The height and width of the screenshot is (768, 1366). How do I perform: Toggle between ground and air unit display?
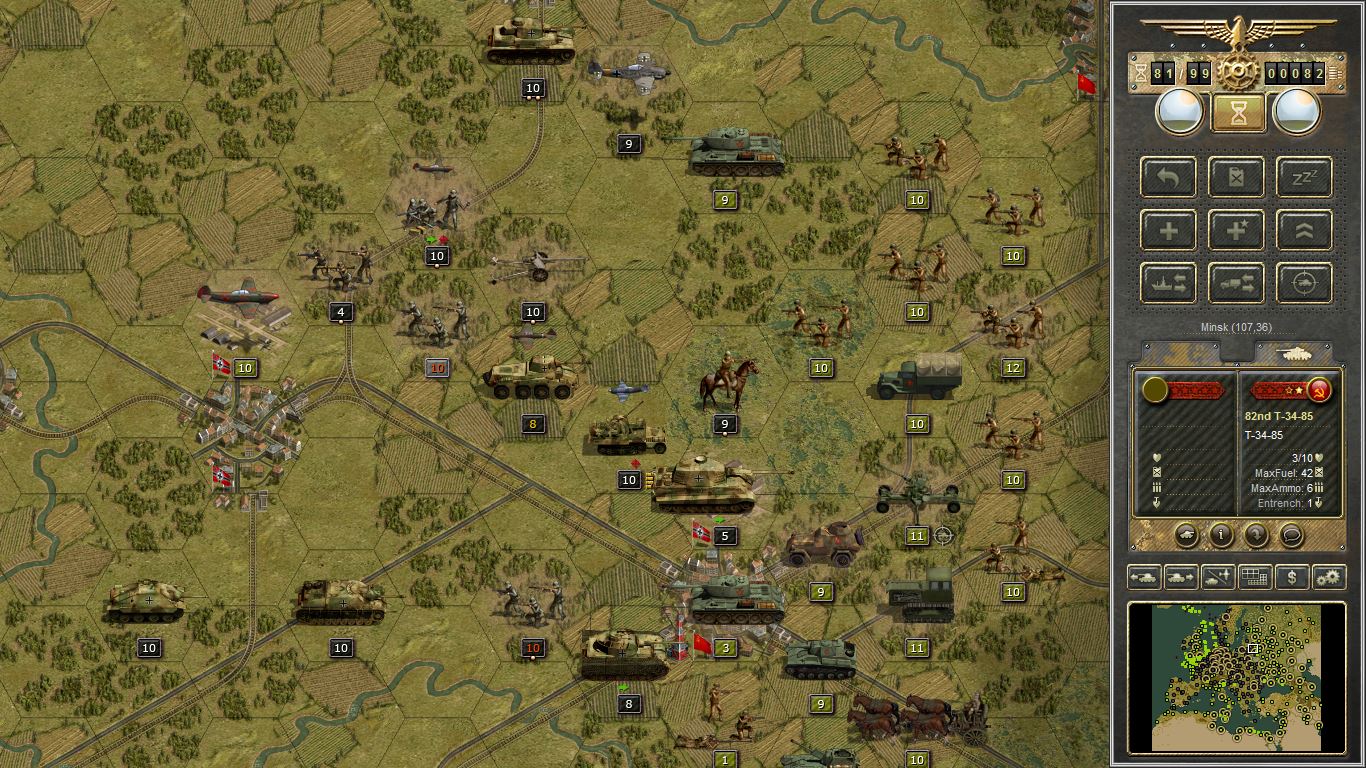(1216, 577)
